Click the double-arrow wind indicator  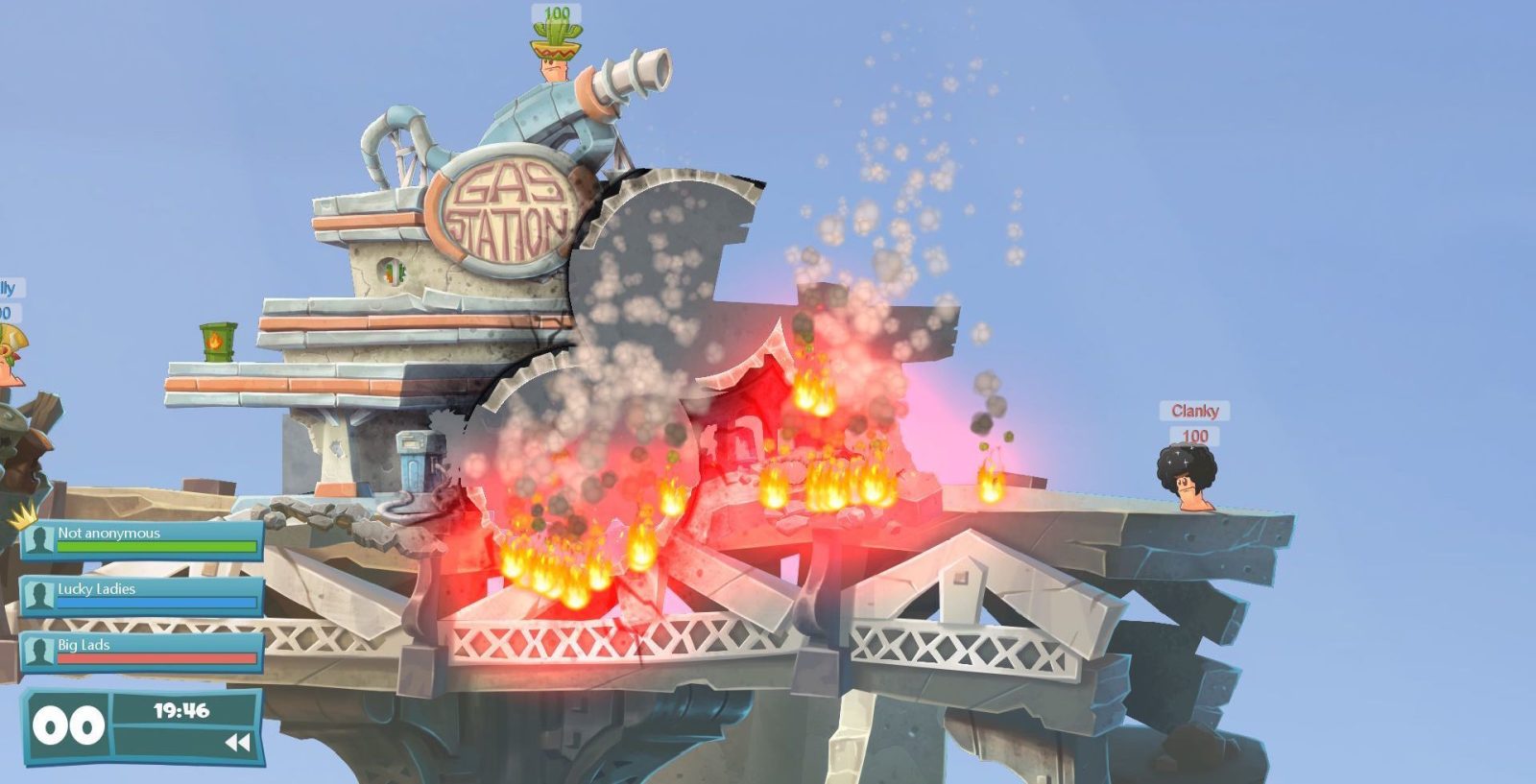pyautogui.click(x=236, y=742)
